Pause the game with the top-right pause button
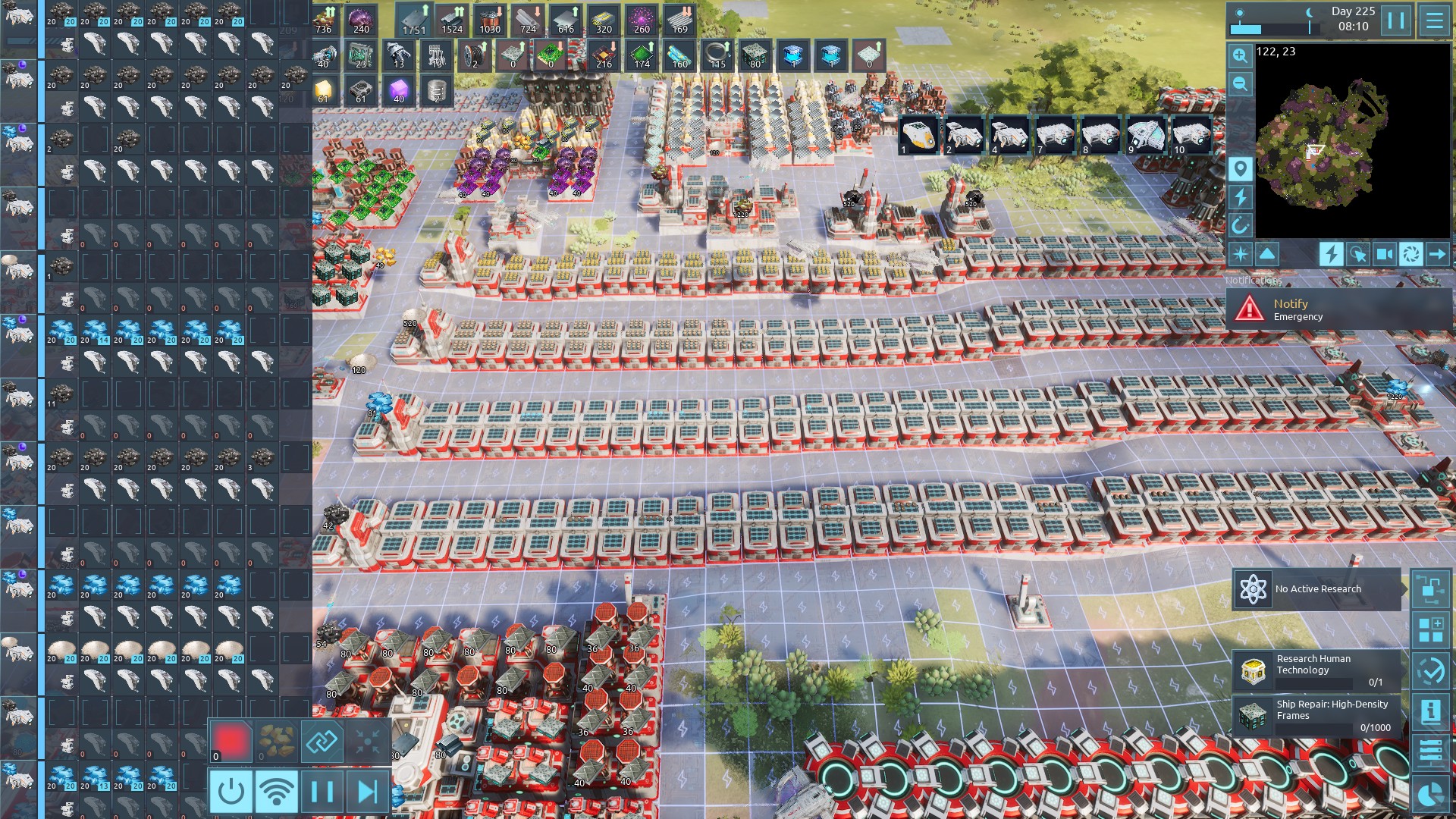The height and width of the screenshot is (819, 1456). tap(1396, 20)
